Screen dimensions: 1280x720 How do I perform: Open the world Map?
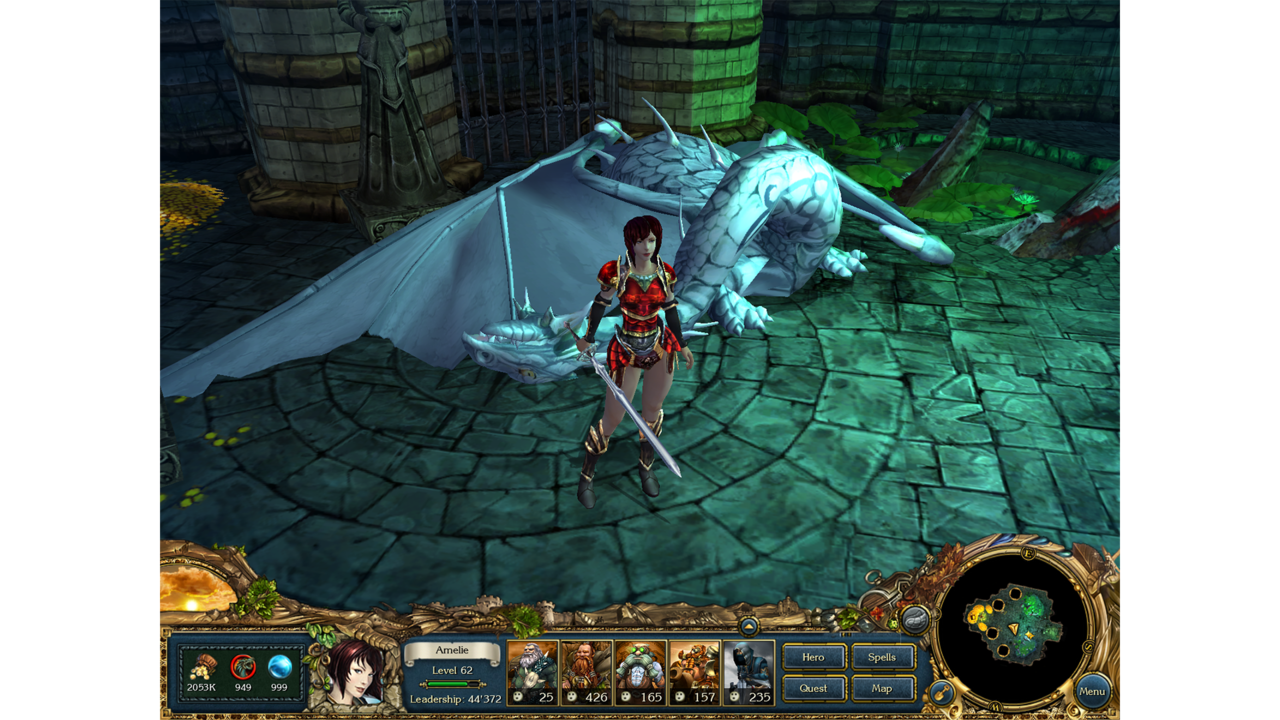point(883,688)
